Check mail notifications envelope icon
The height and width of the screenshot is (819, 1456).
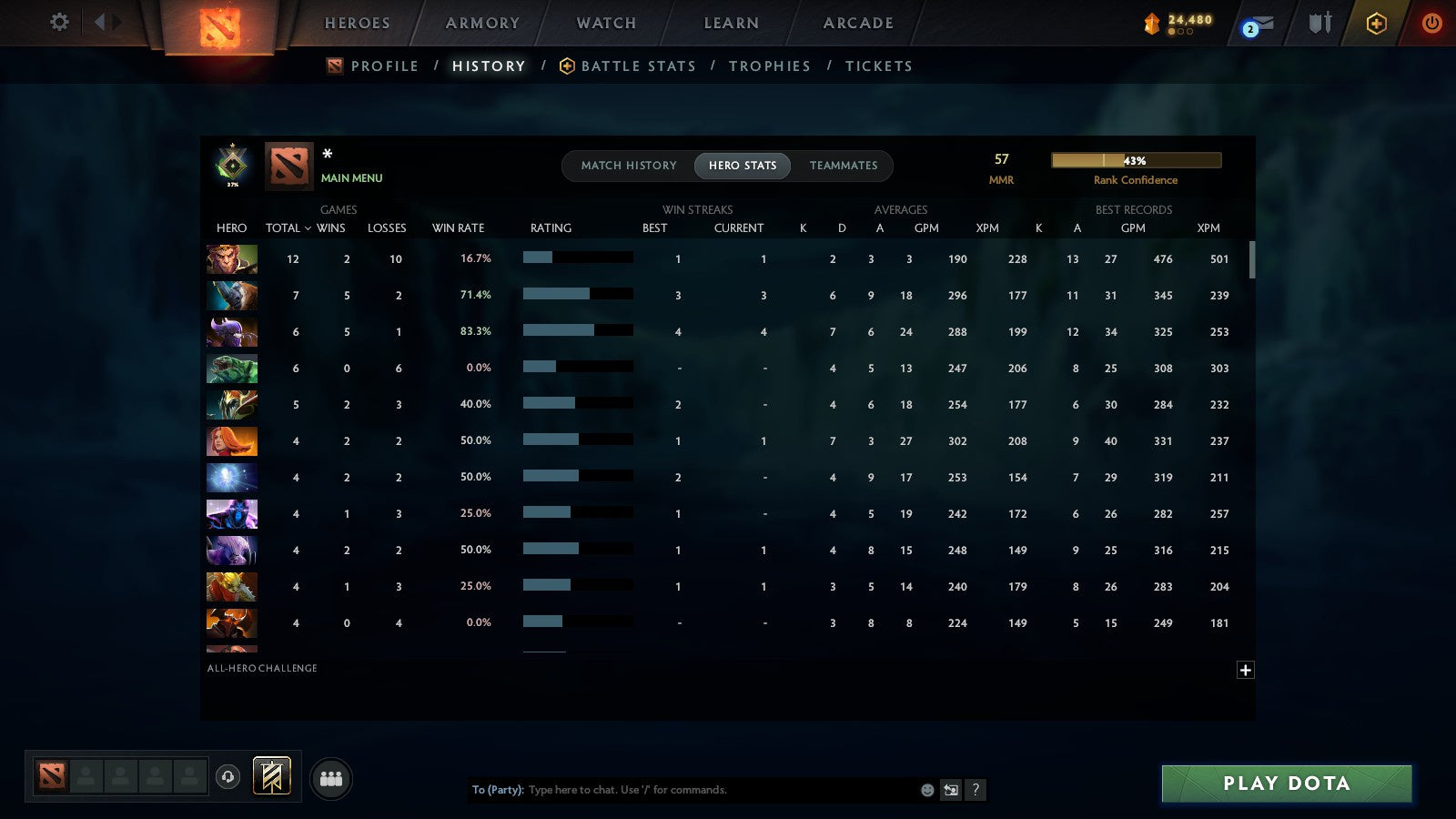pyautogui.click(x=1260, y=24)
